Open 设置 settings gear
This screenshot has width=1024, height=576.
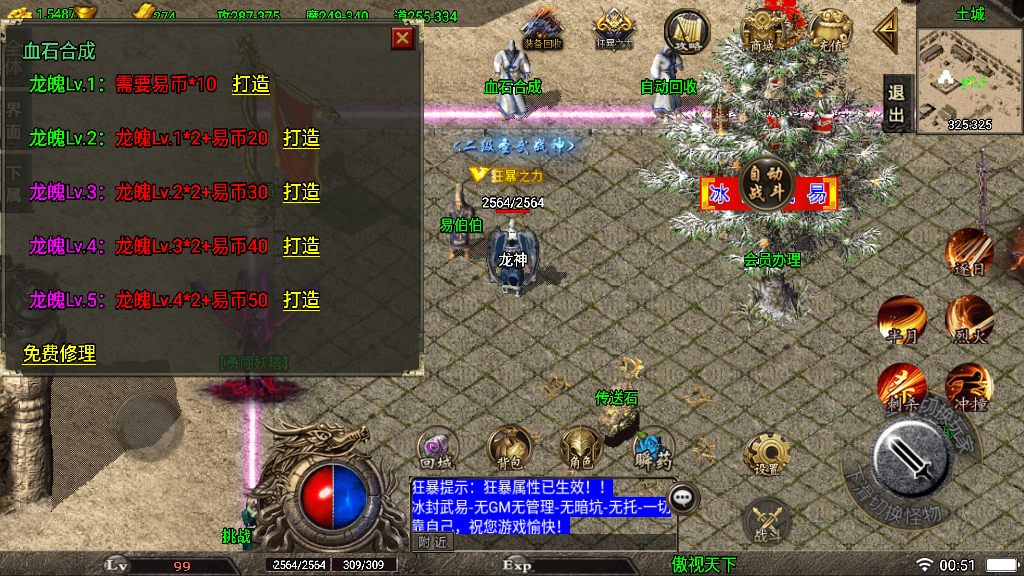click(767, 454)
